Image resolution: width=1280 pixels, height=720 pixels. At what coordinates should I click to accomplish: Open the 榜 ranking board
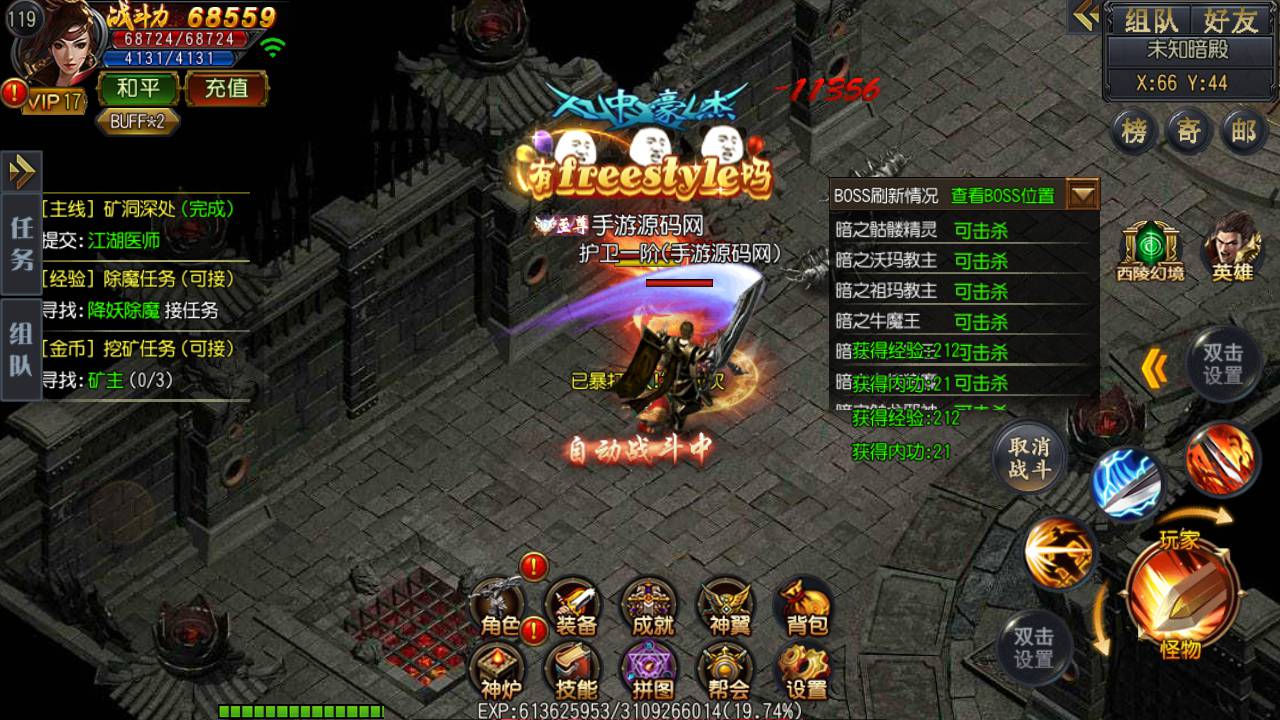[x=1134, y=132]
